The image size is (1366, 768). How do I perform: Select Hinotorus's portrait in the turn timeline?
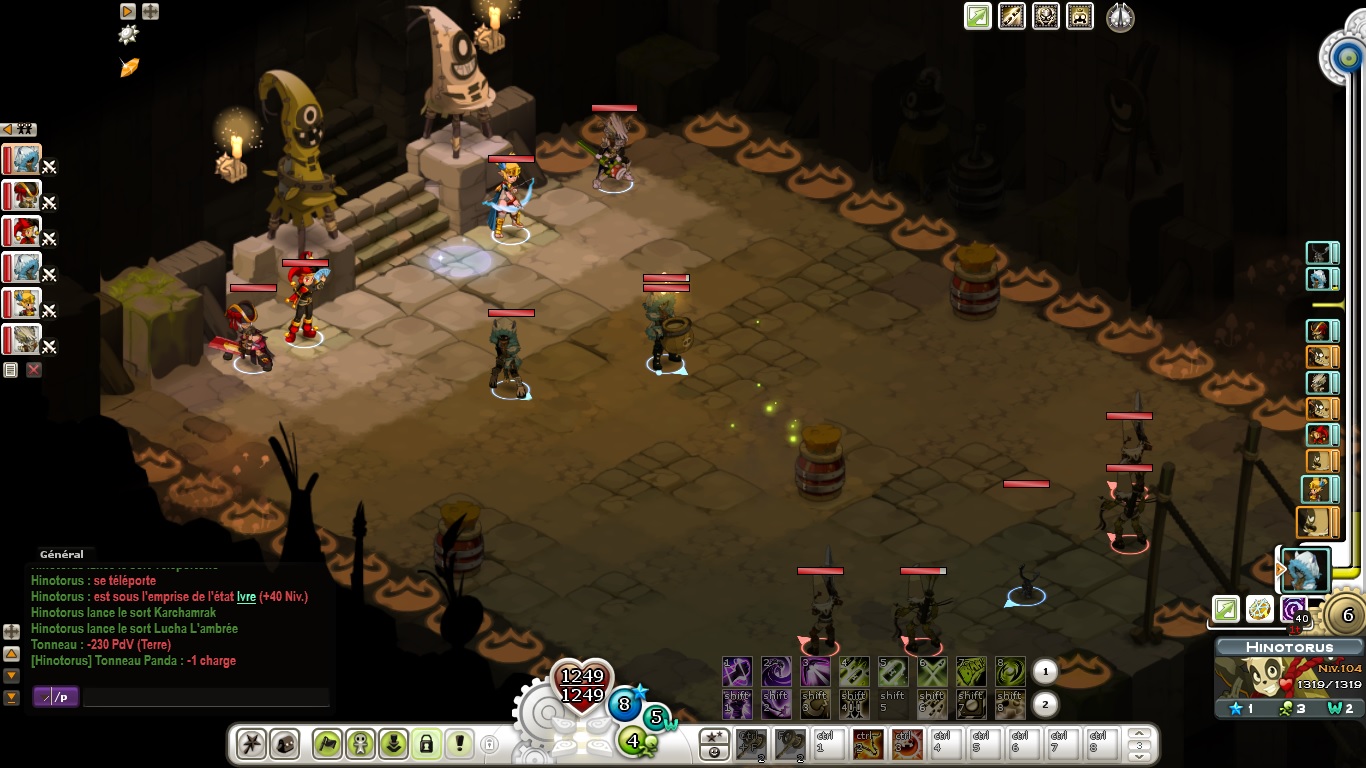click(1305, 569)
